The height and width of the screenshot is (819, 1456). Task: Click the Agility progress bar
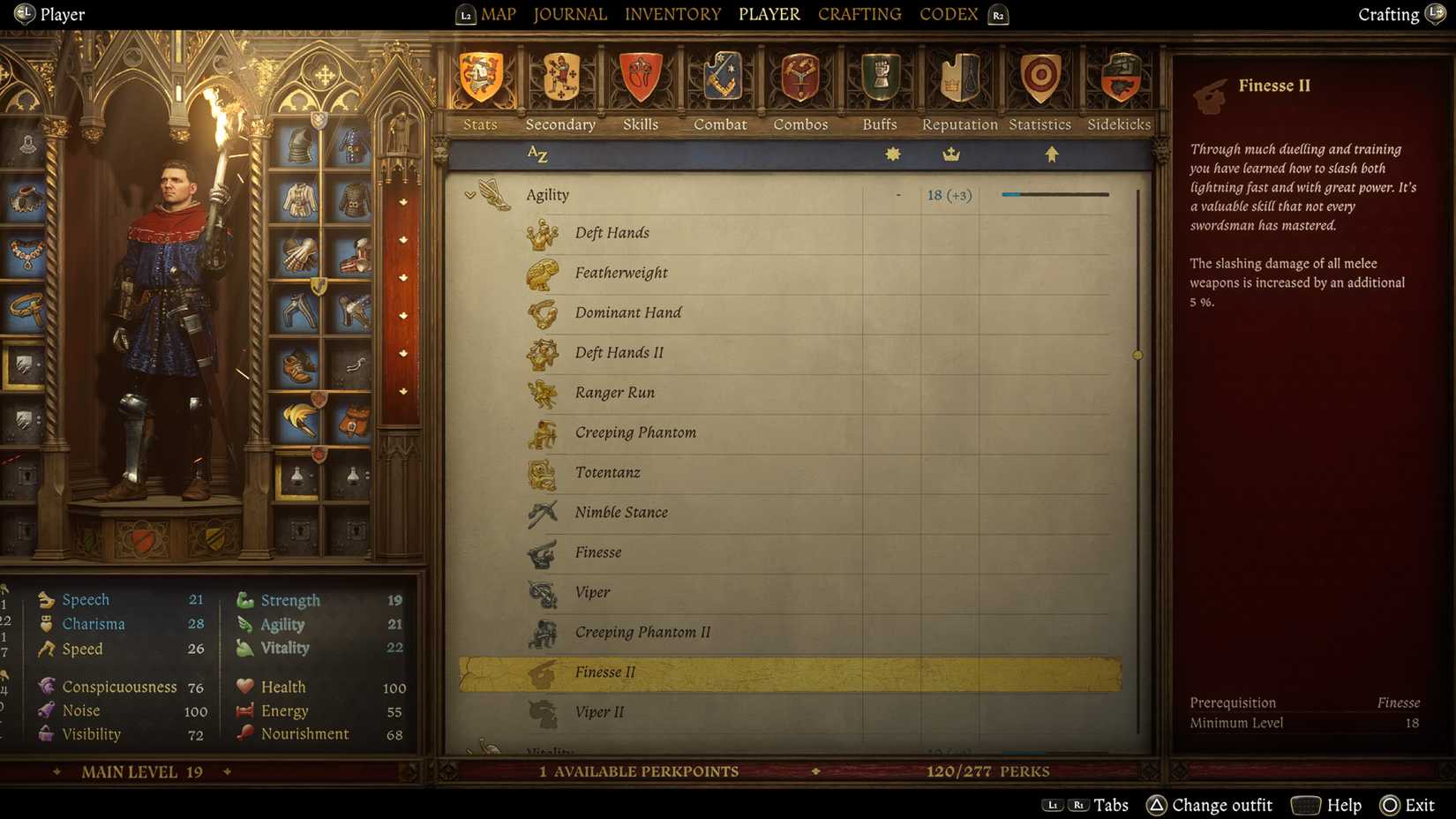[x=1054, y=193]
